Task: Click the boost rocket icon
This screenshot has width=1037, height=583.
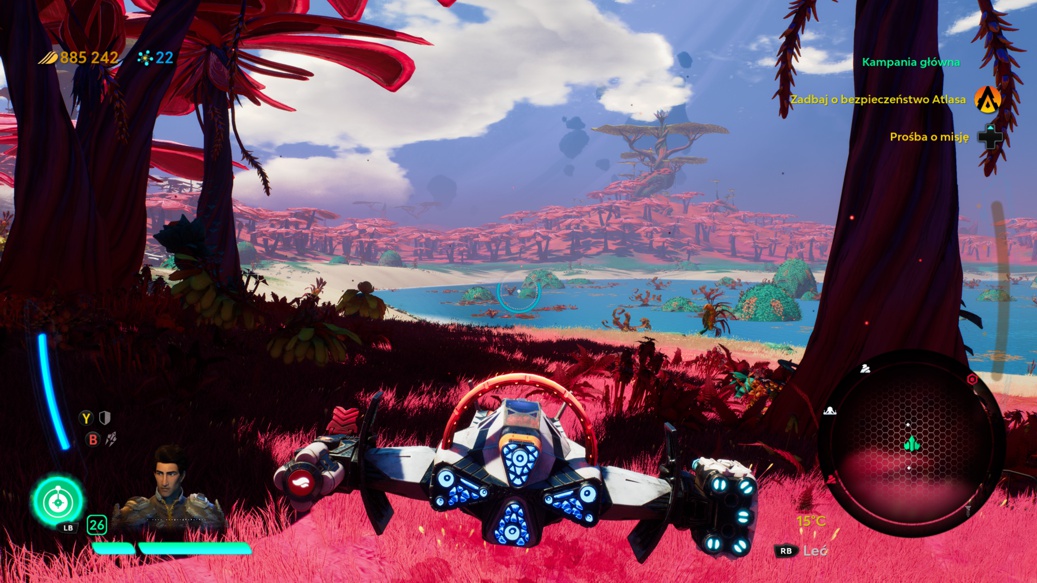Action: 111,439
